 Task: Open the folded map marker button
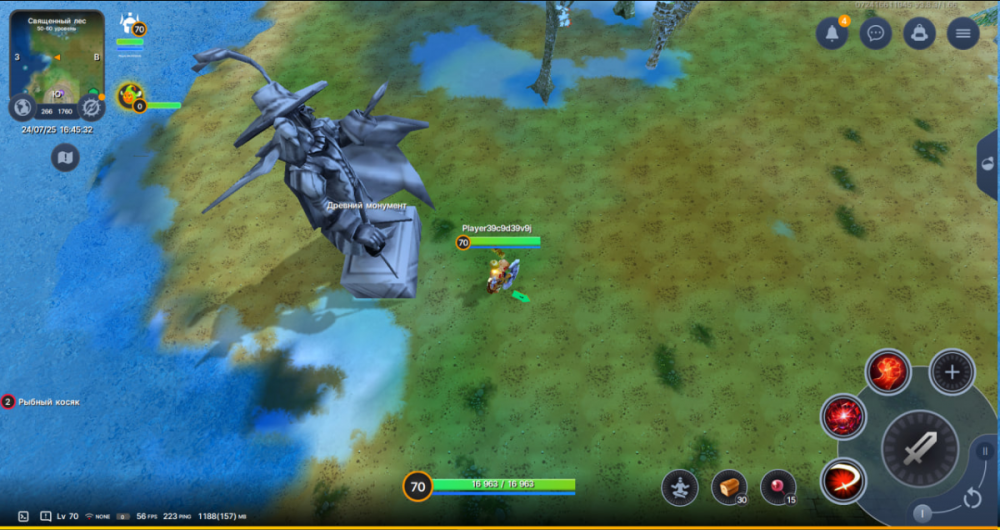(x=65, y=157)
